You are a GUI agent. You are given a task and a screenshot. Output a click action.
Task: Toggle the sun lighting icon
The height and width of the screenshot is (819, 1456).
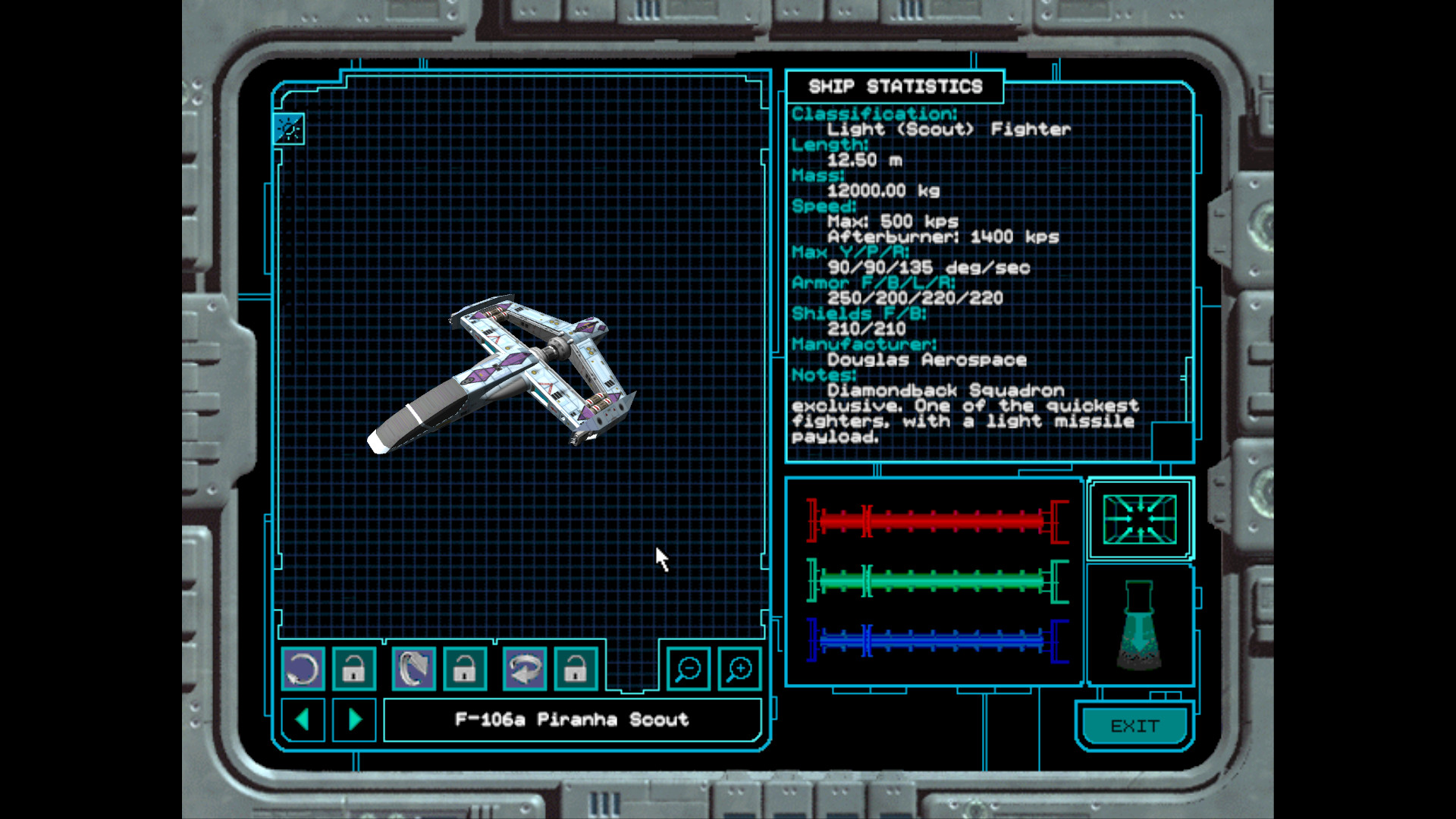289,129
